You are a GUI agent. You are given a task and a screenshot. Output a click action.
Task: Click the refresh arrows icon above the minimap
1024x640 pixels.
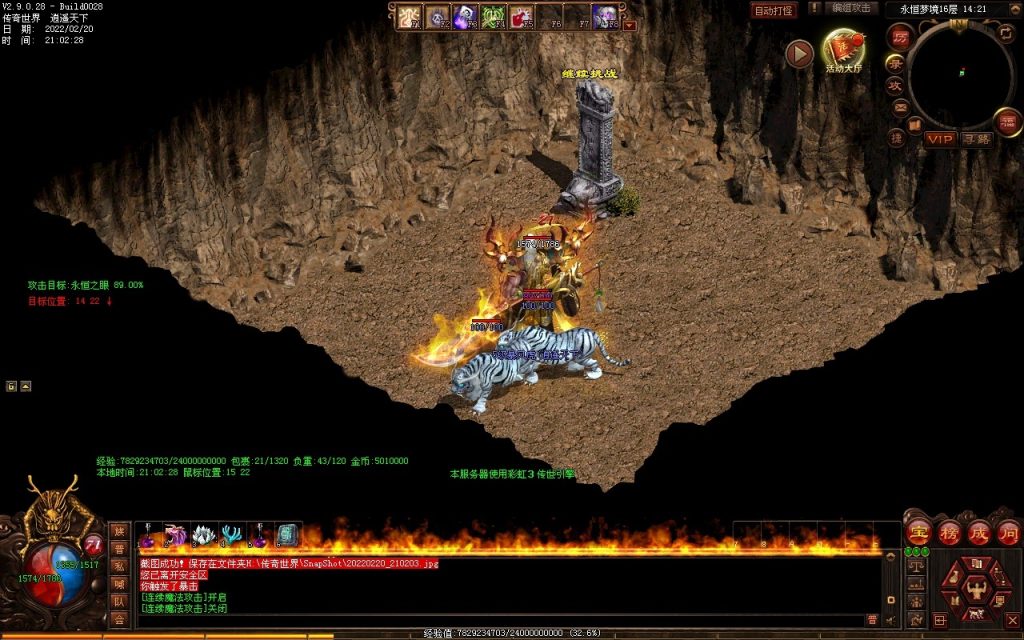click(1005, 33)
